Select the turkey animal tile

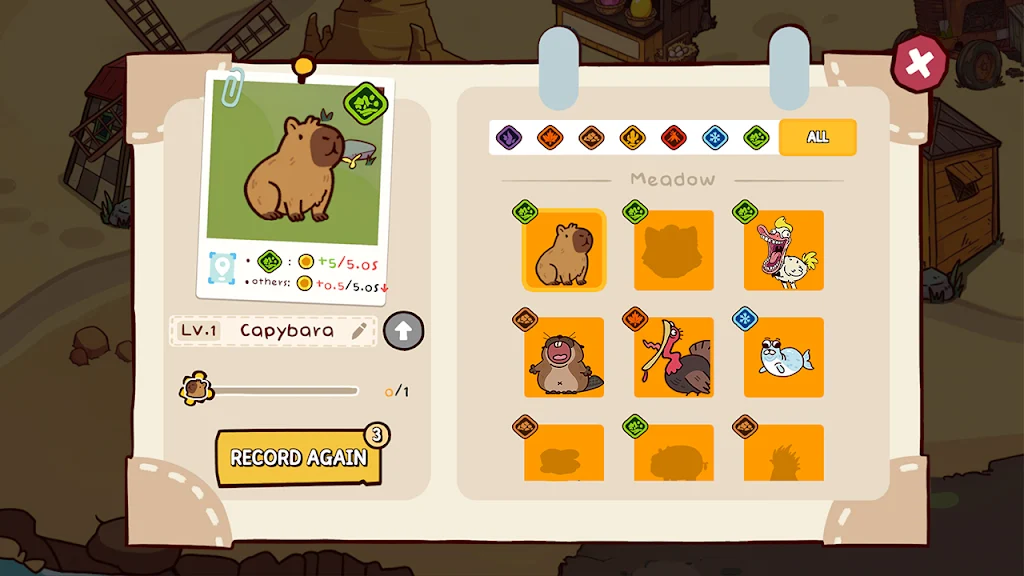674,358
